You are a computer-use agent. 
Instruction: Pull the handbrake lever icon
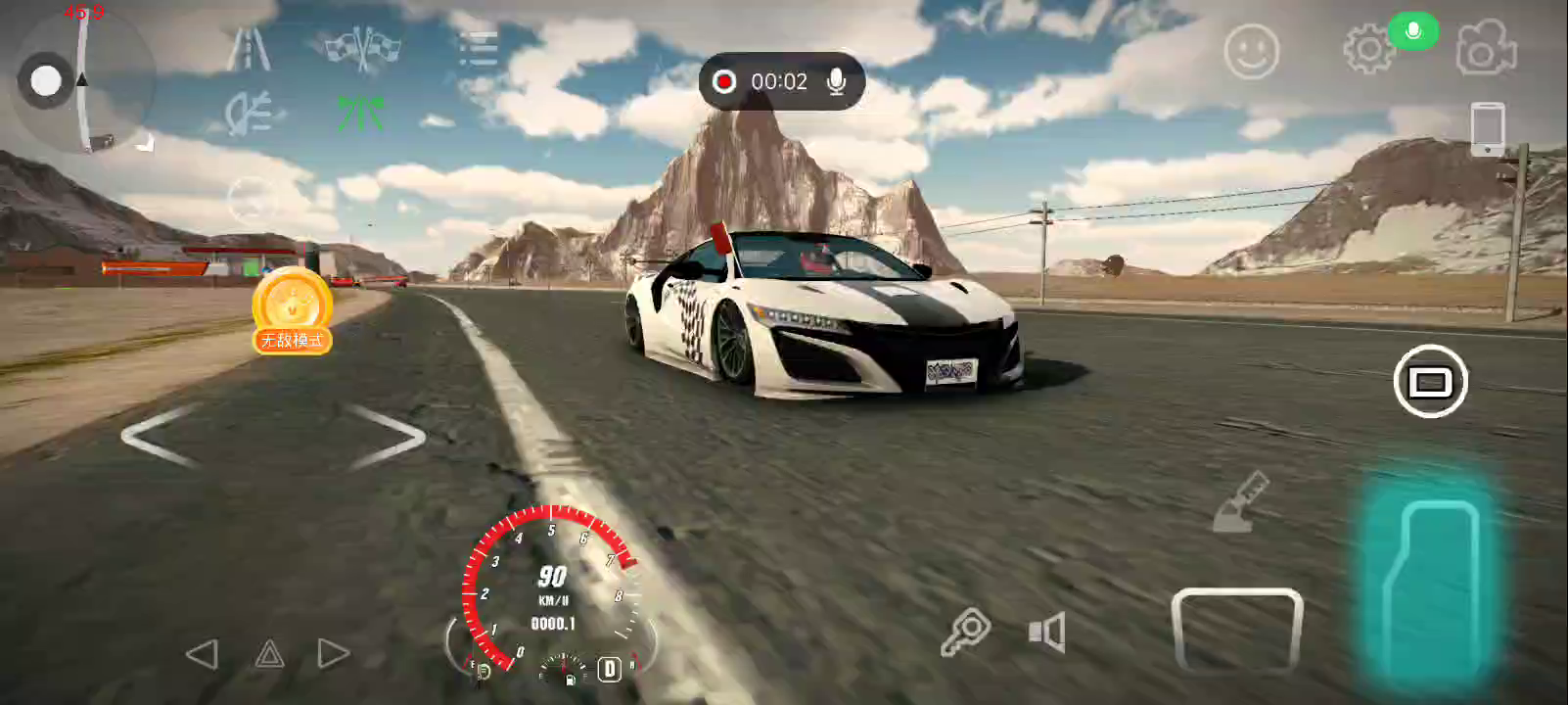click(x=1240, y=502)
